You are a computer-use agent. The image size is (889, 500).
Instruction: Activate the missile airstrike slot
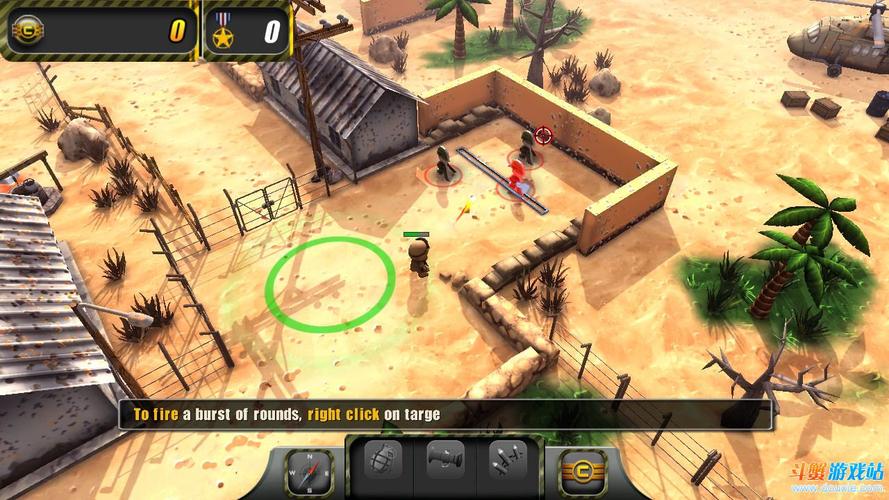[x=506, y=461]
